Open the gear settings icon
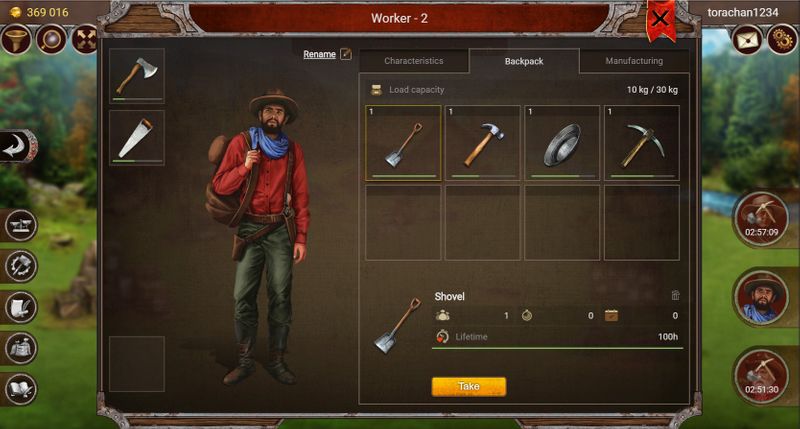 (781, 39)
